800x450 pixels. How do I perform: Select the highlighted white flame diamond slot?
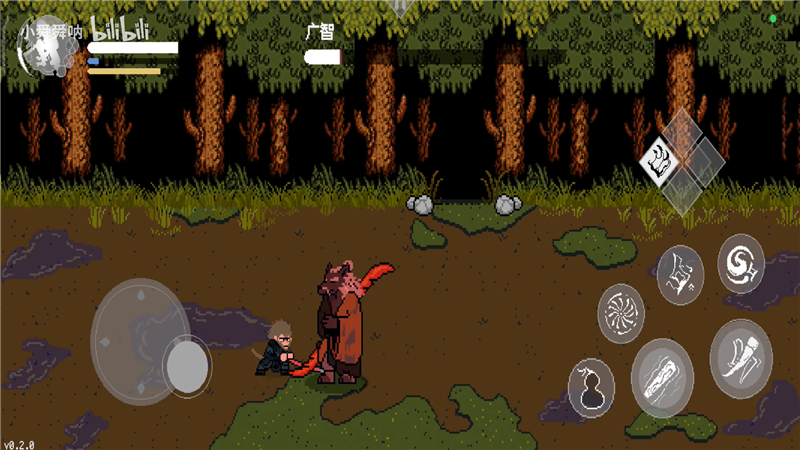click(660, 158)
